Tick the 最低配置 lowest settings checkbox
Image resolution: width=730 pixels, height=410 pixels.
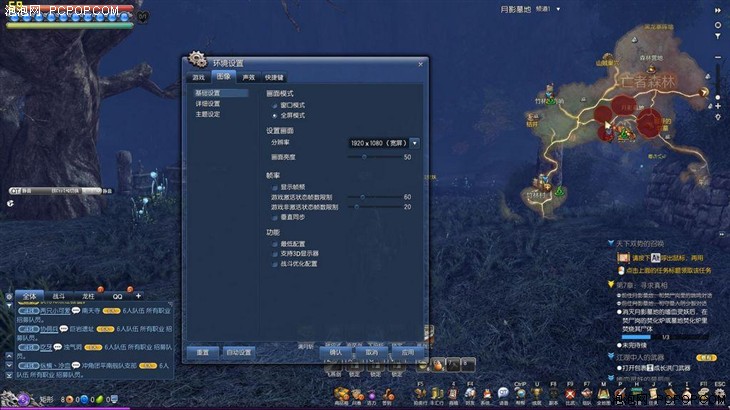[x=274, y=244]
